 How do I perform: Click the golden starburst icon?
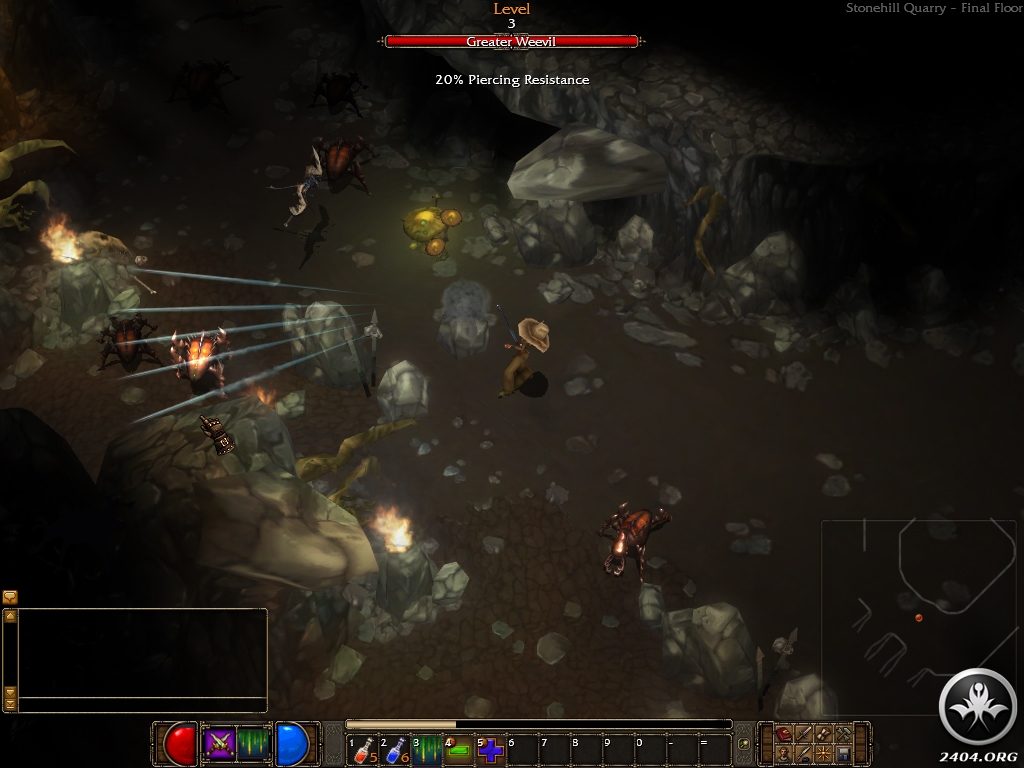click(823, 753)
